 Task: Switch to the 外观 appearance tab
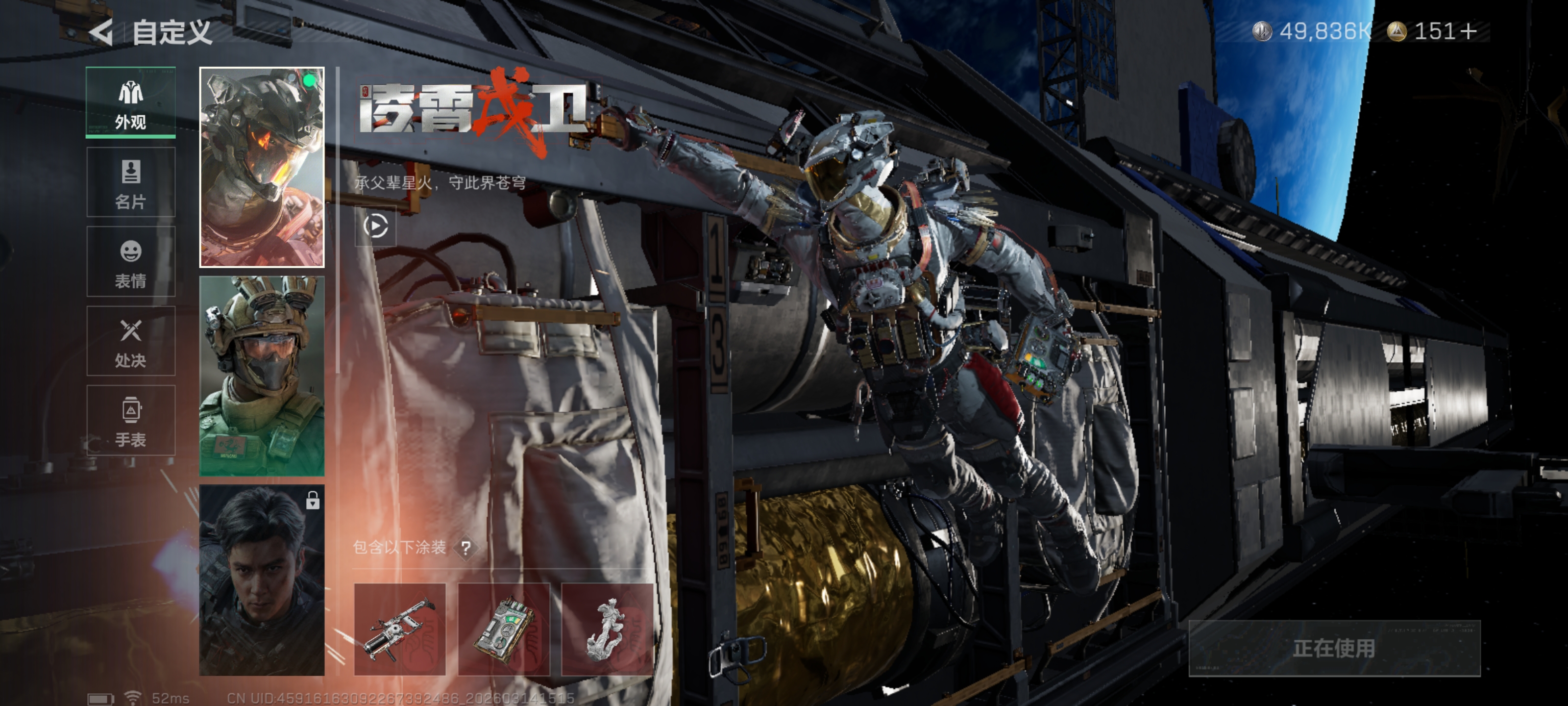(131, 102)
